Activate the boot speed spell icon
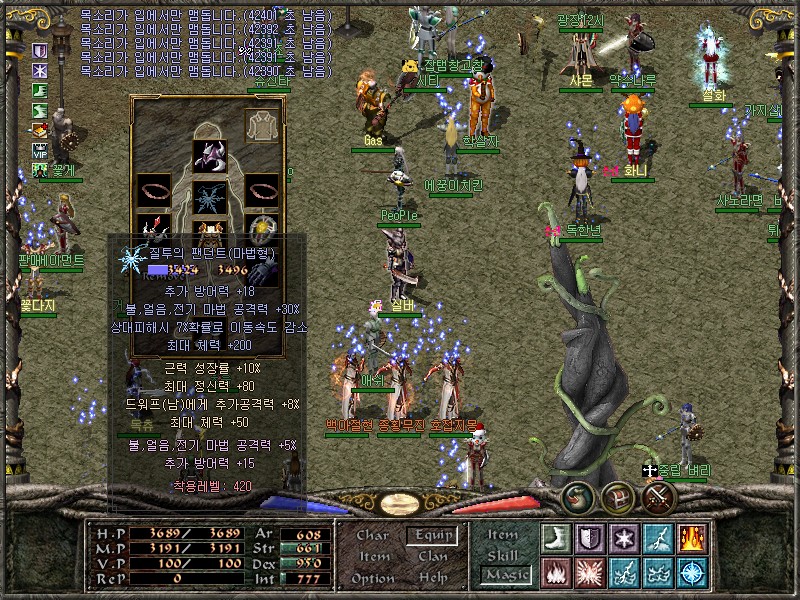 click(x=556, y=538)
